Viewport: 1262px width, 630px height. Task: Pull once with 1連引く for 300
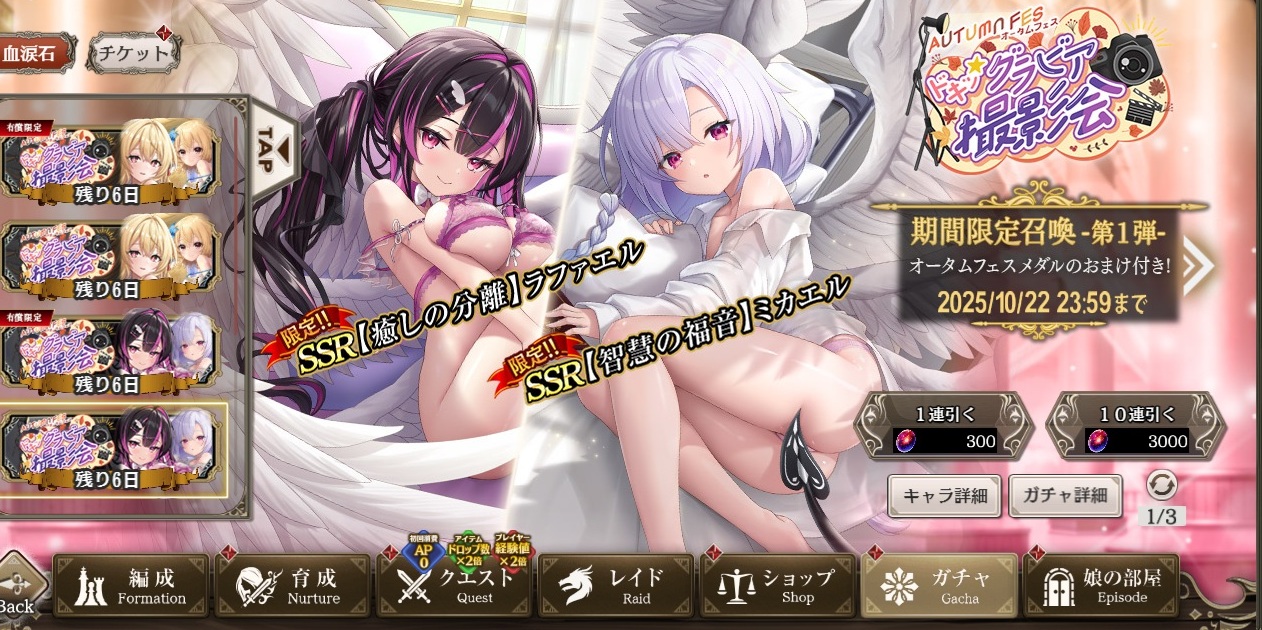944,424
